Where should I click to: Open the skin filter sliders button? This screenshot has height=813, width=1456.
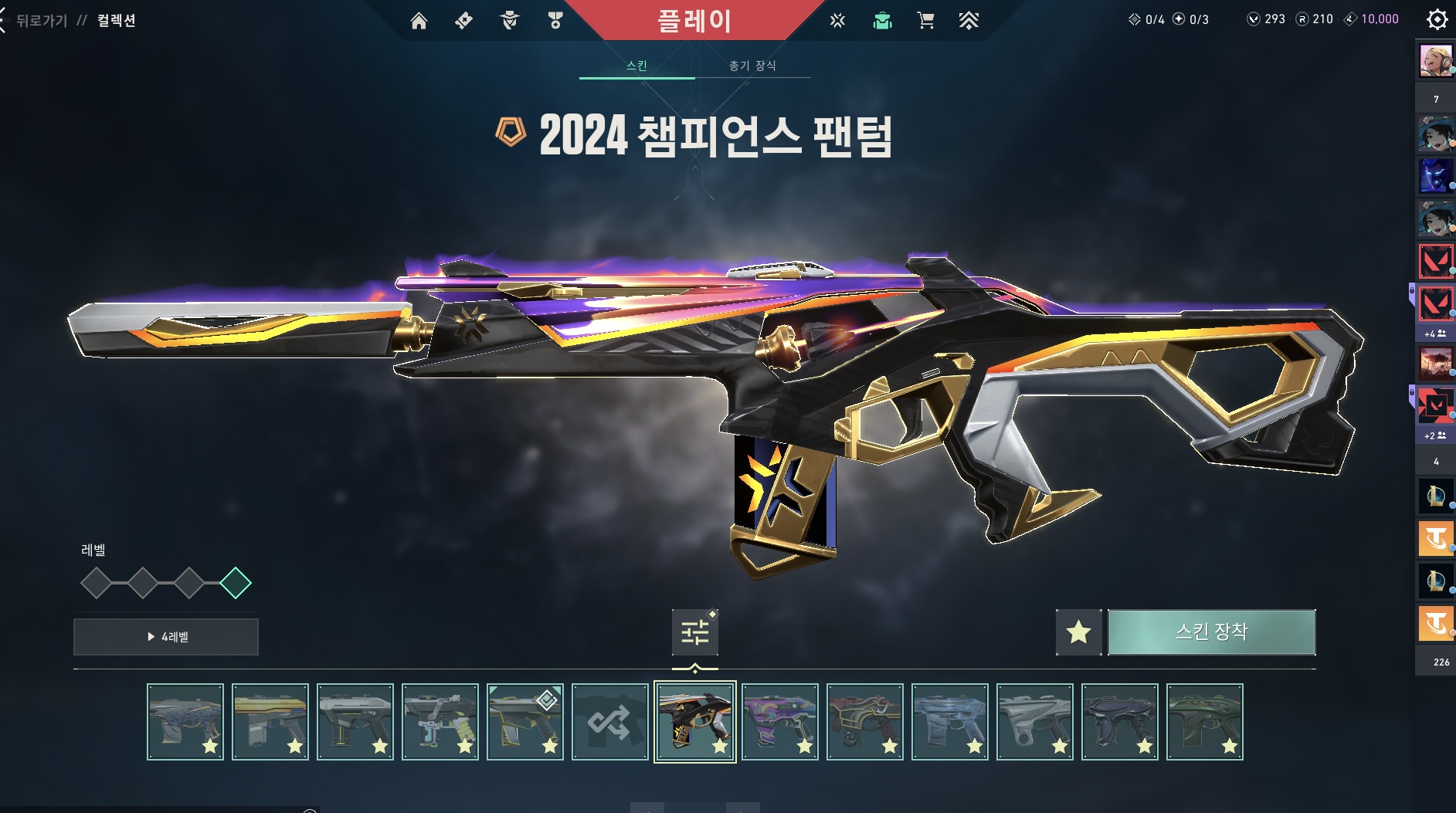point(694,632)
